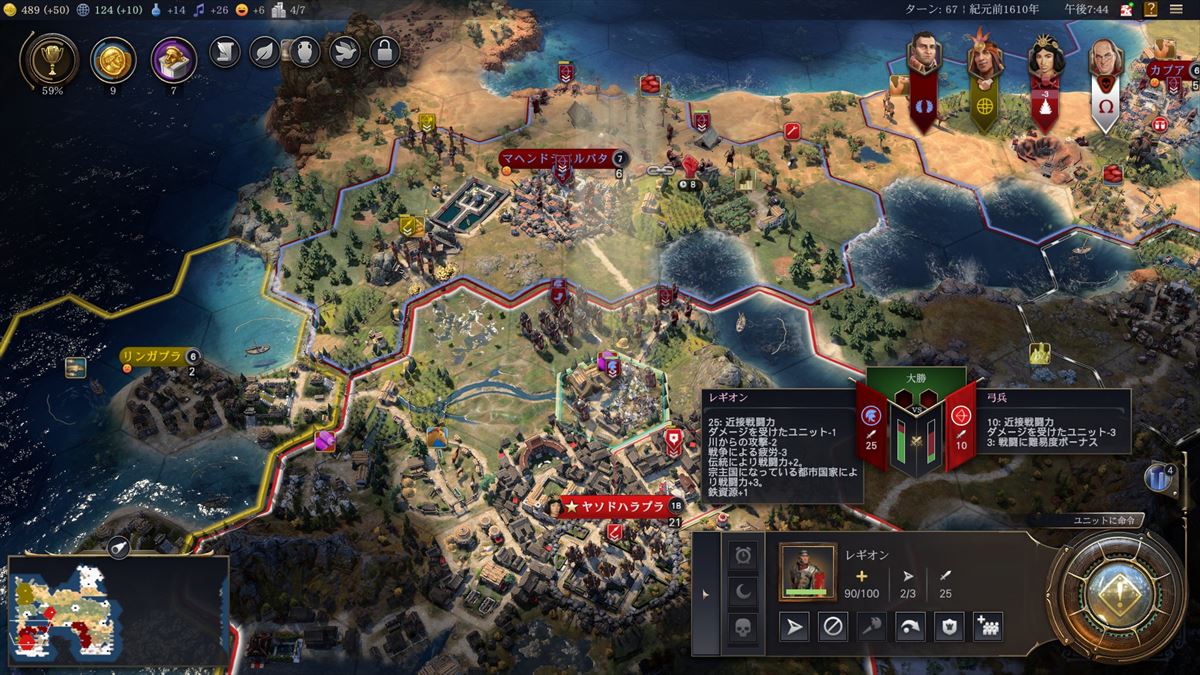Viewport: 1200px width, 675px height.
Task: Open the victory progress trophy panel
Action: 48,59
